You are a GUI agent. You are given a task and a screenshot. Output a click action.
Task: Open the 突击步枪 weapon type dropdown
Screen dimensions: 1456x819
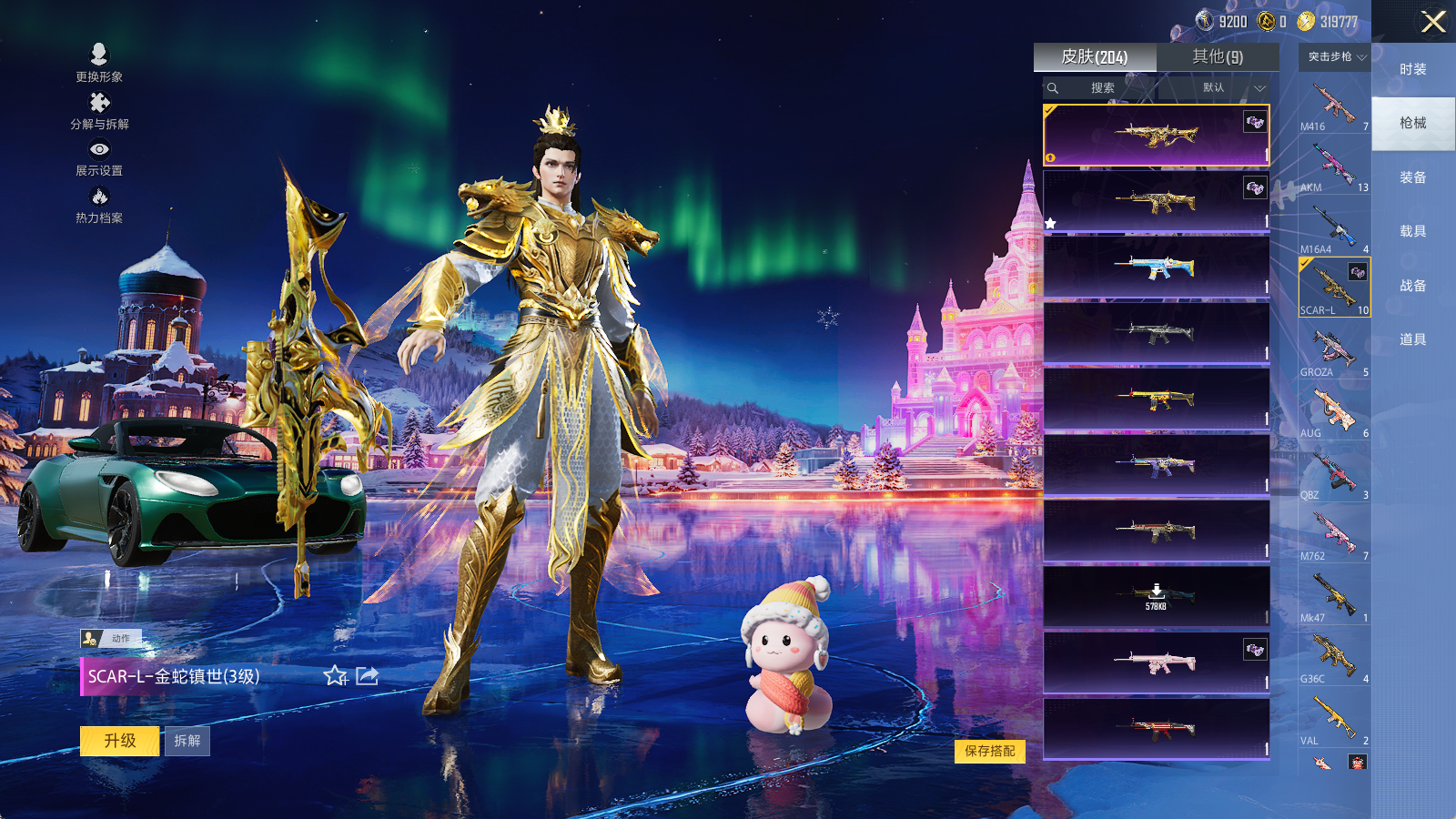click(x=1335, y=56)
